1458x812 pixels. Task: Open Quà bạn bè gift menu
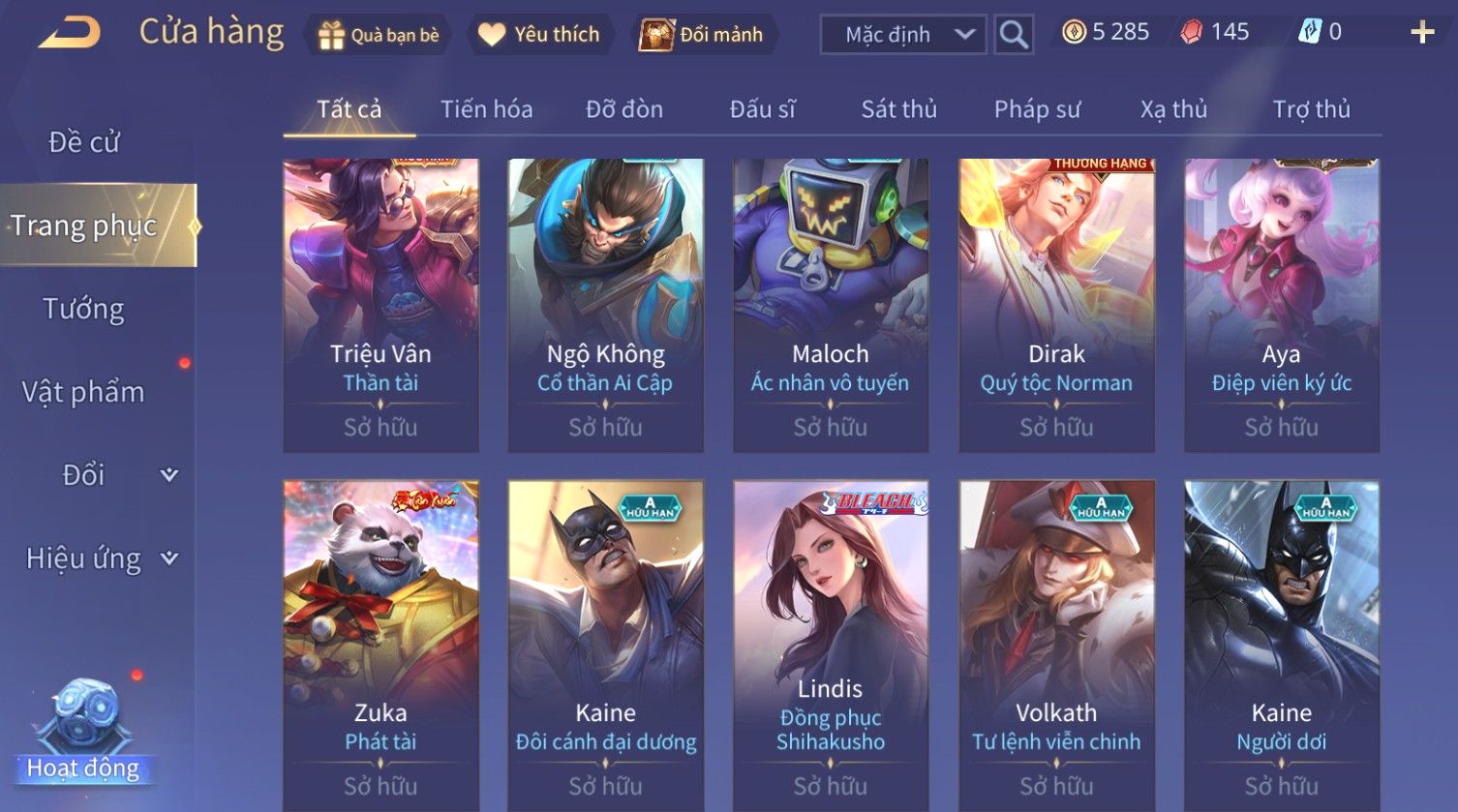(378, 35)
